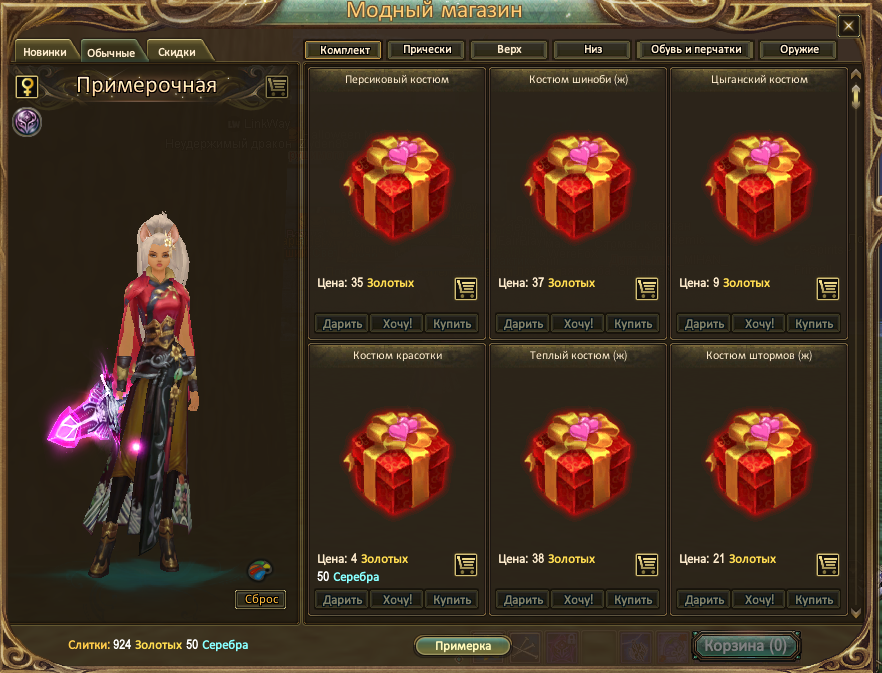Switch to the Верх category
882x673 pixels.
(509, 49)
